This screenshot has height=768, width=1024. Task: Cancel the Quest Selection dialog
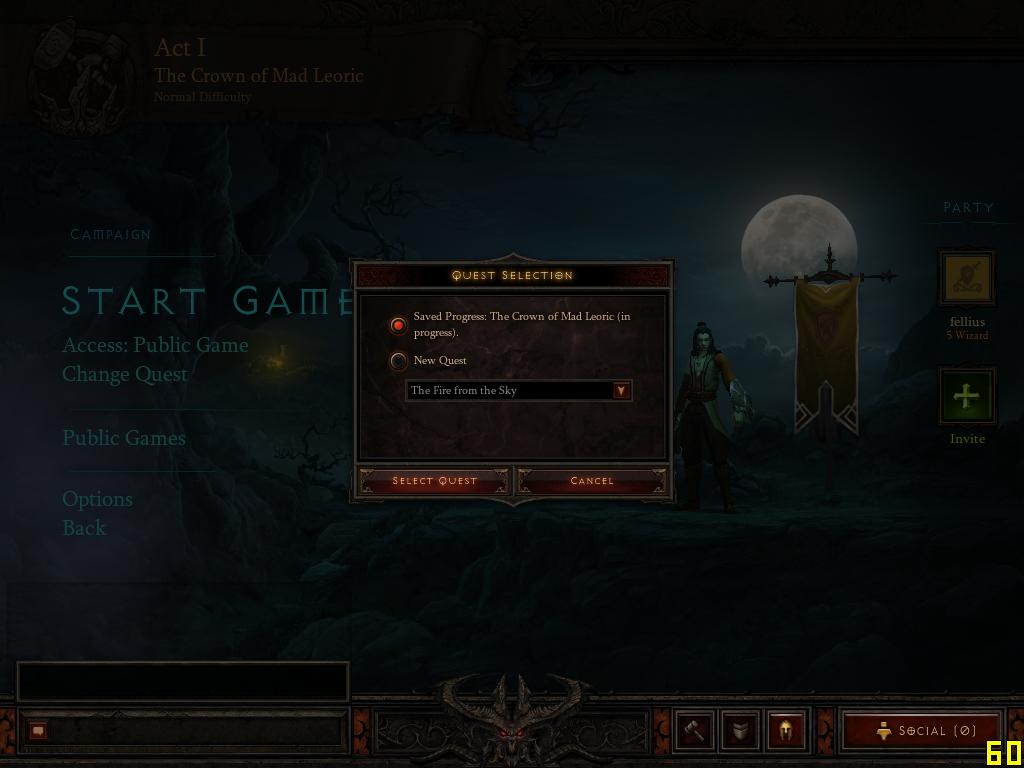591,481
